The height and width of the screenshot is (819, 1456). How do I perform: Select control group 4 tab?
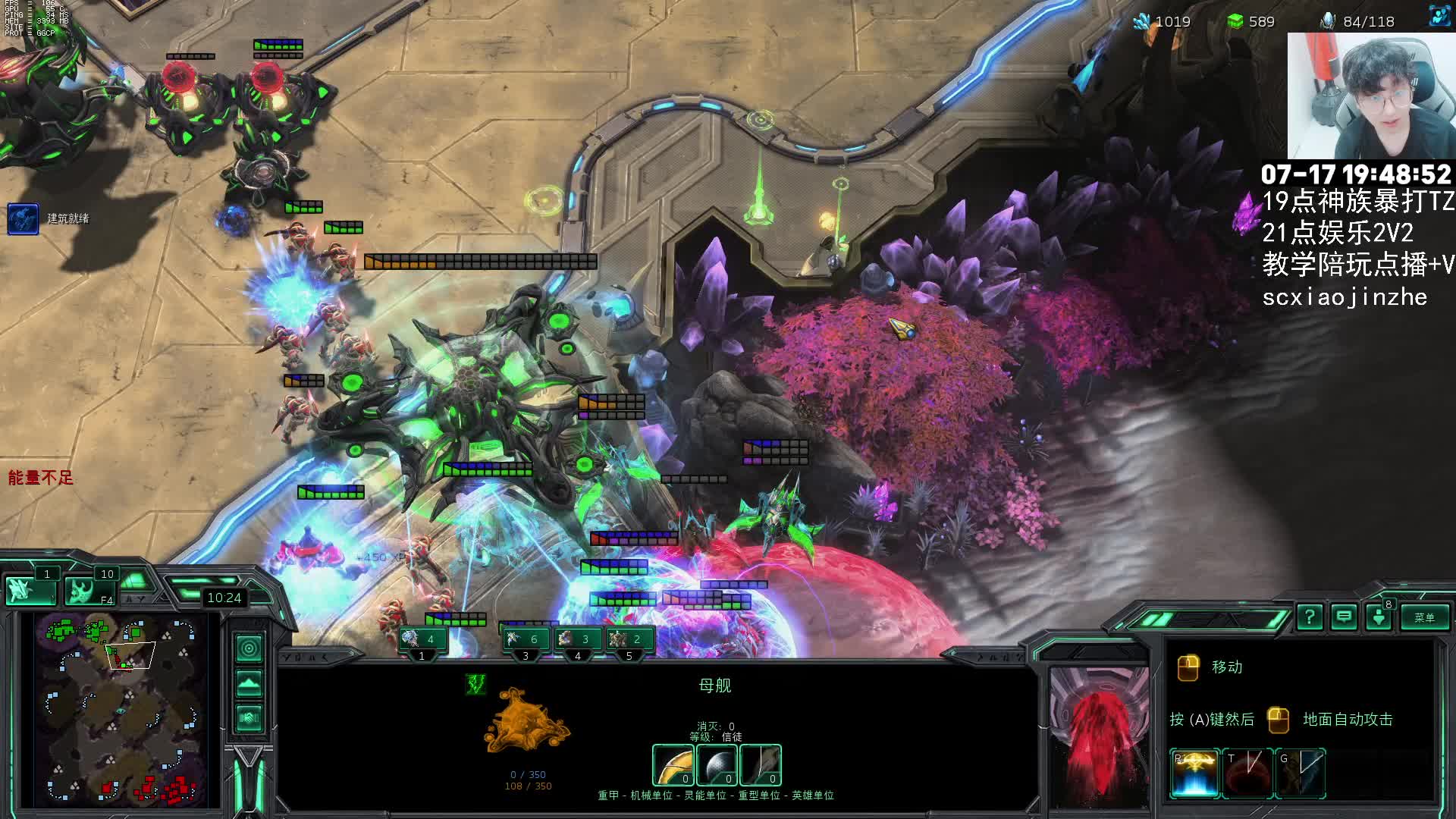(577, 641)
